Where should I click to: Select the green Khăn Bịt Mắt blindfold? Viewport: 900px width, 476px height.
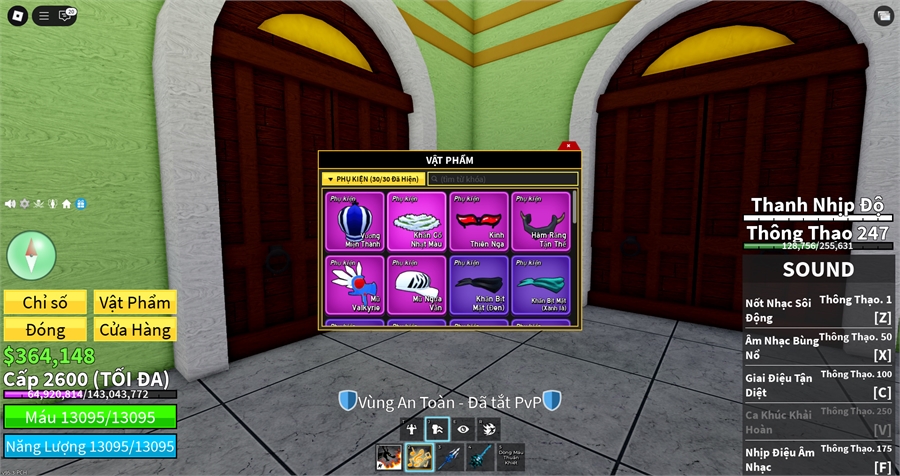click(540, 285)
